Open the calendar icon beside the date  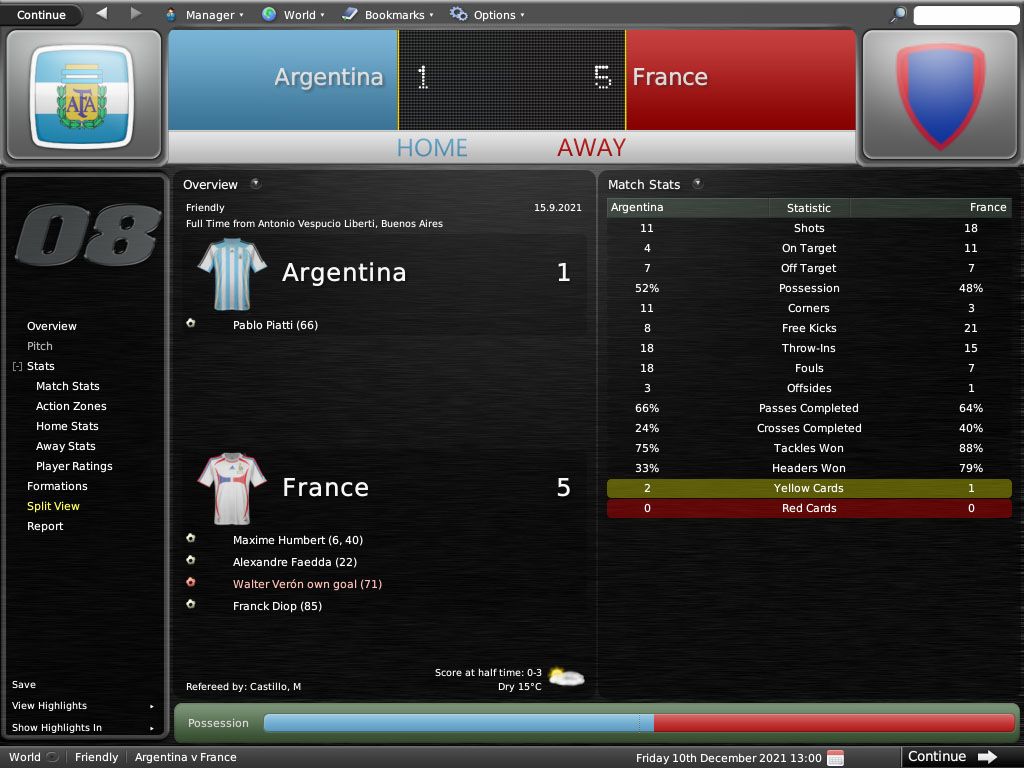coord(836,757)
